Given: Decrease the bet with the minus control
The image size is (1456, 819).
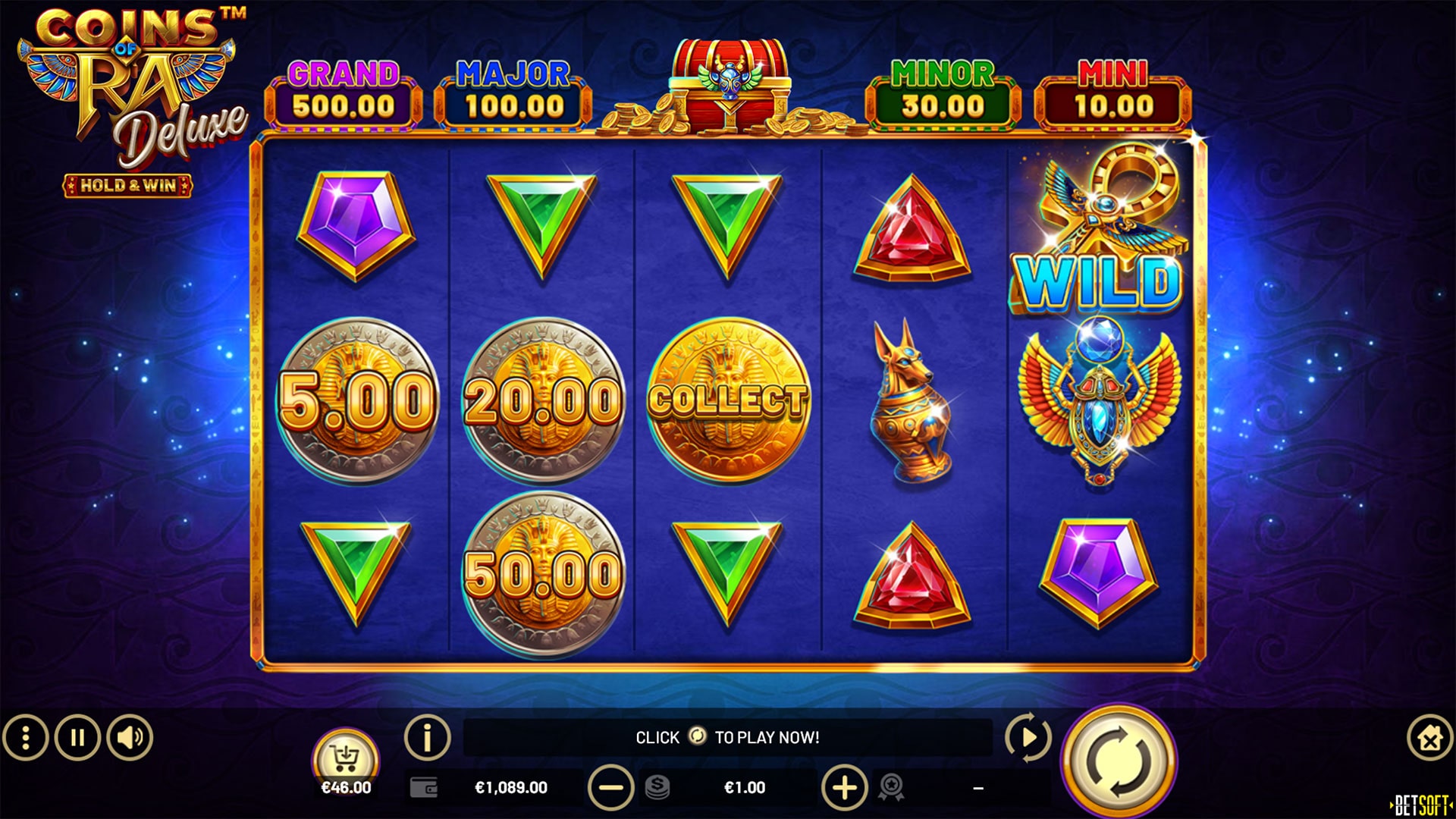Looking at the screenshot, I should coord(613,787).
